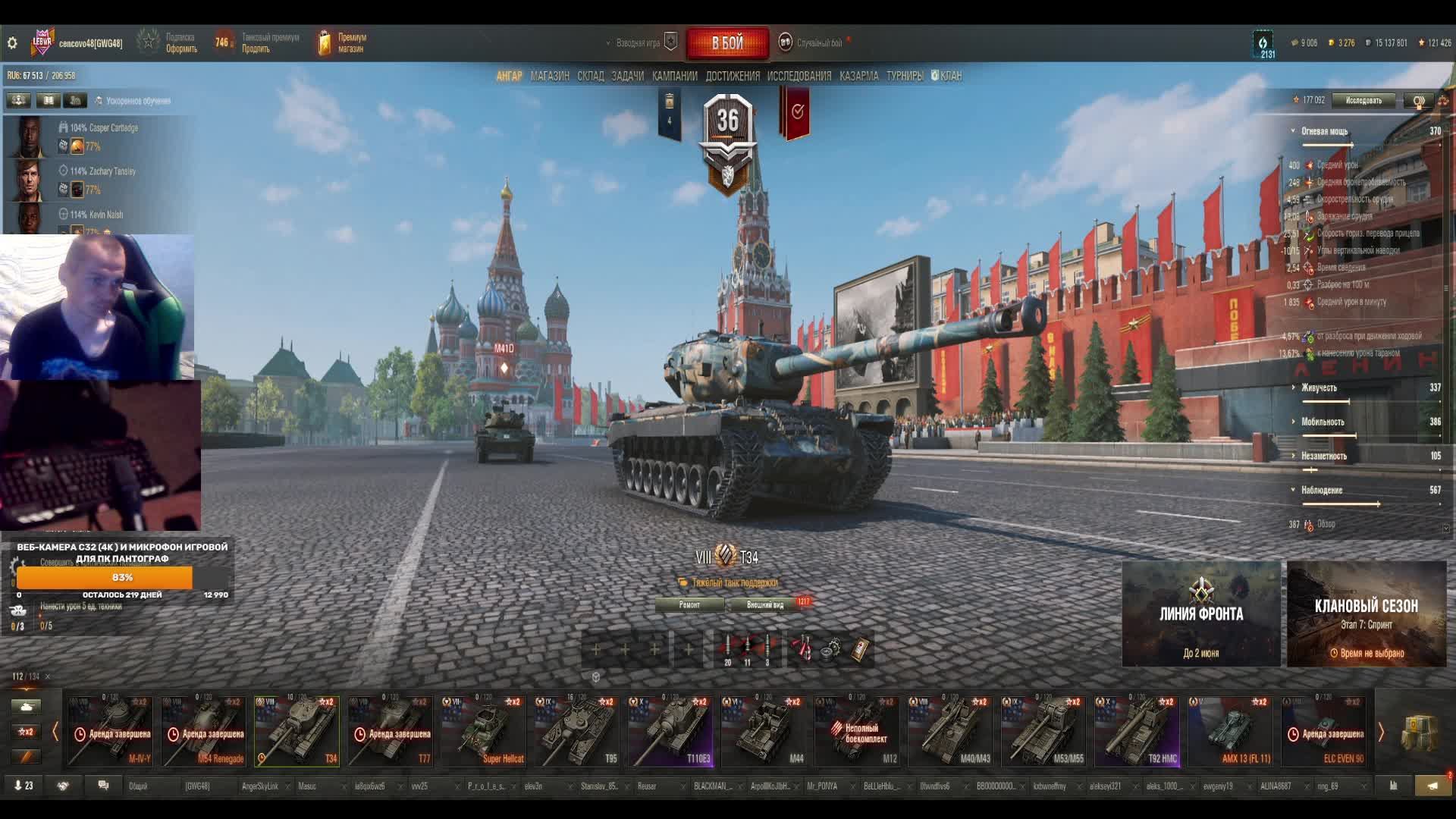1456x819 pixels.
Task: Open the КЛАНОВЫЙ СЕЗОН banner
Action: pyautogui.click(x=1366, y=613)
